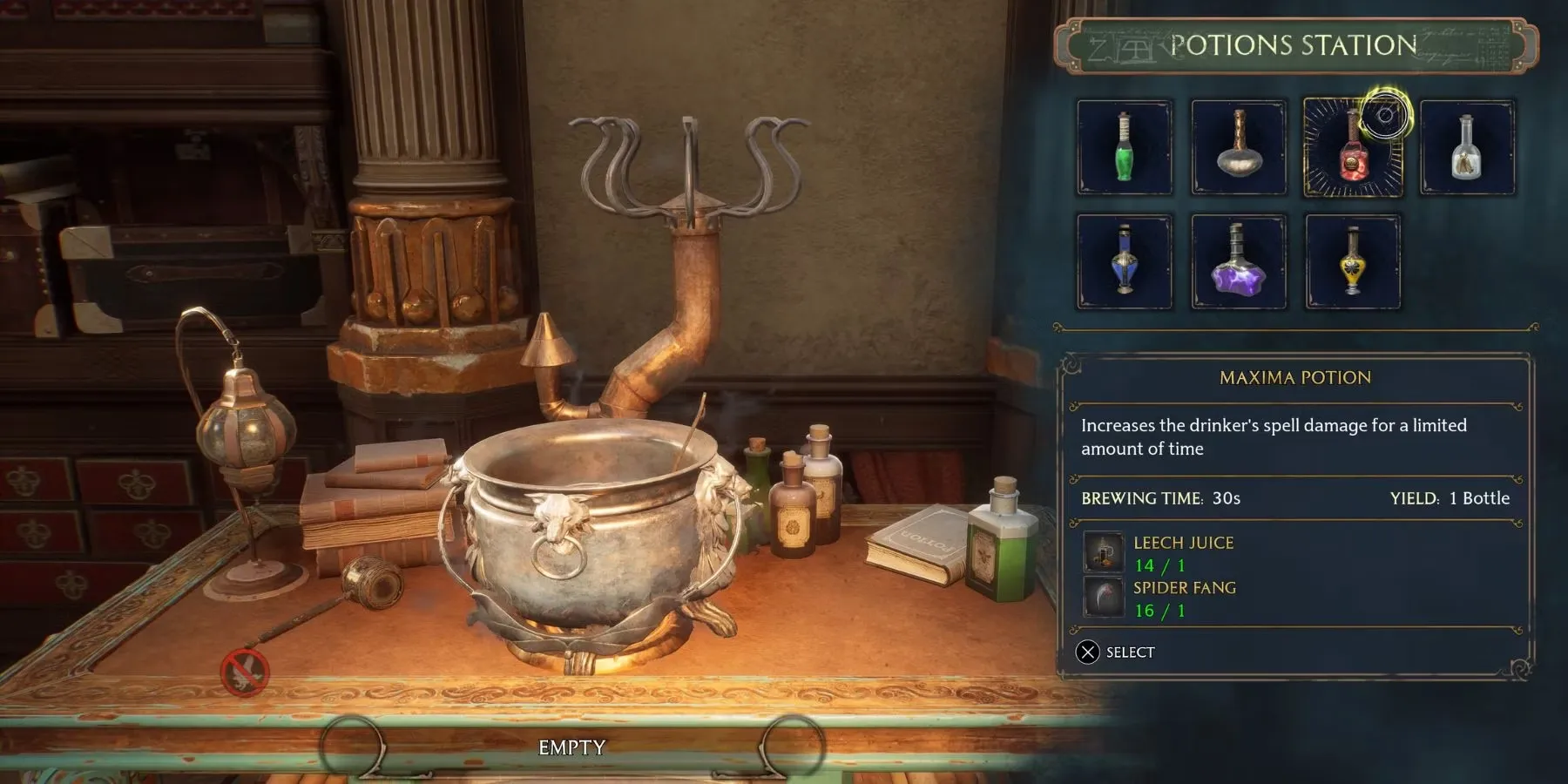Select the red Maxima Potion slot
The width and height of the screenshot is (1568, 784).
coord(1352,147)
